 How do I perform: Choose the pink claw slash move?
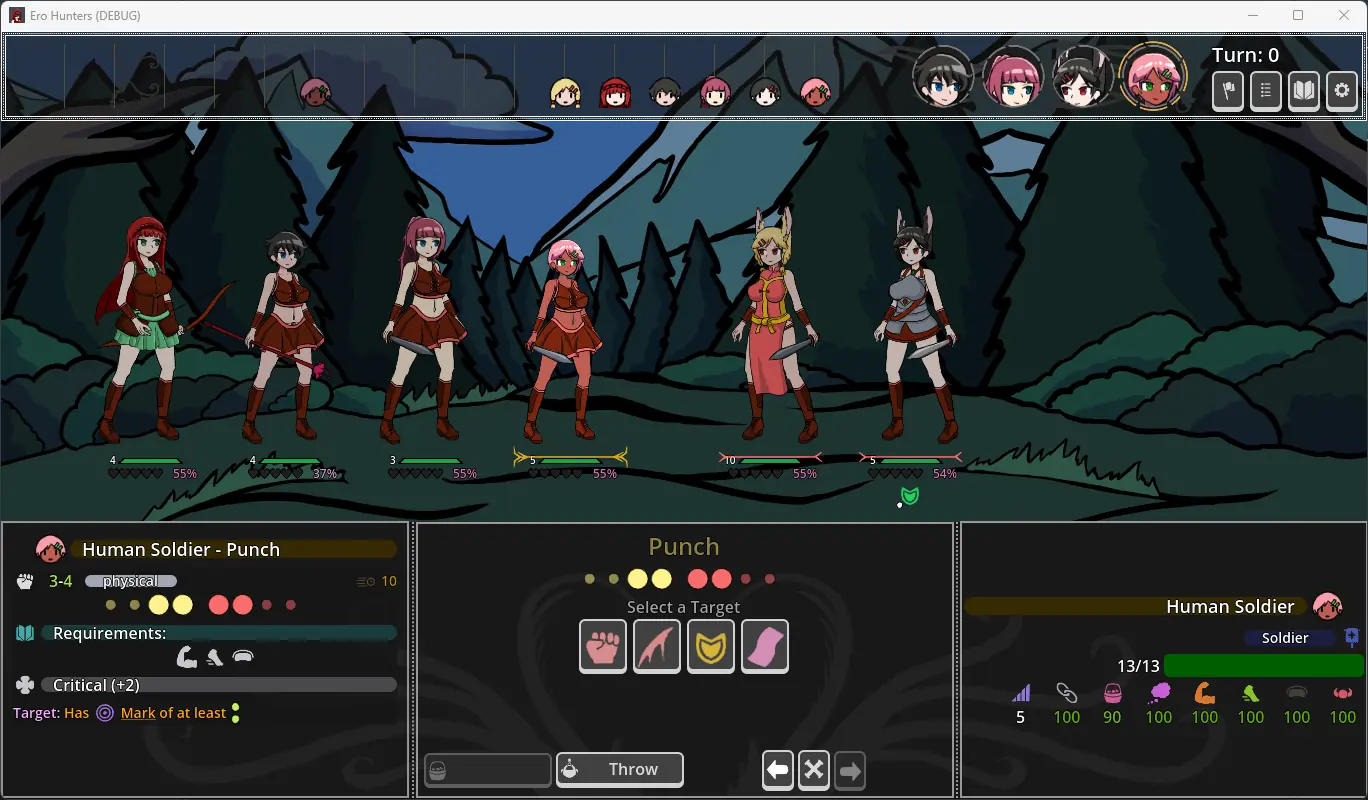(657, 645)
